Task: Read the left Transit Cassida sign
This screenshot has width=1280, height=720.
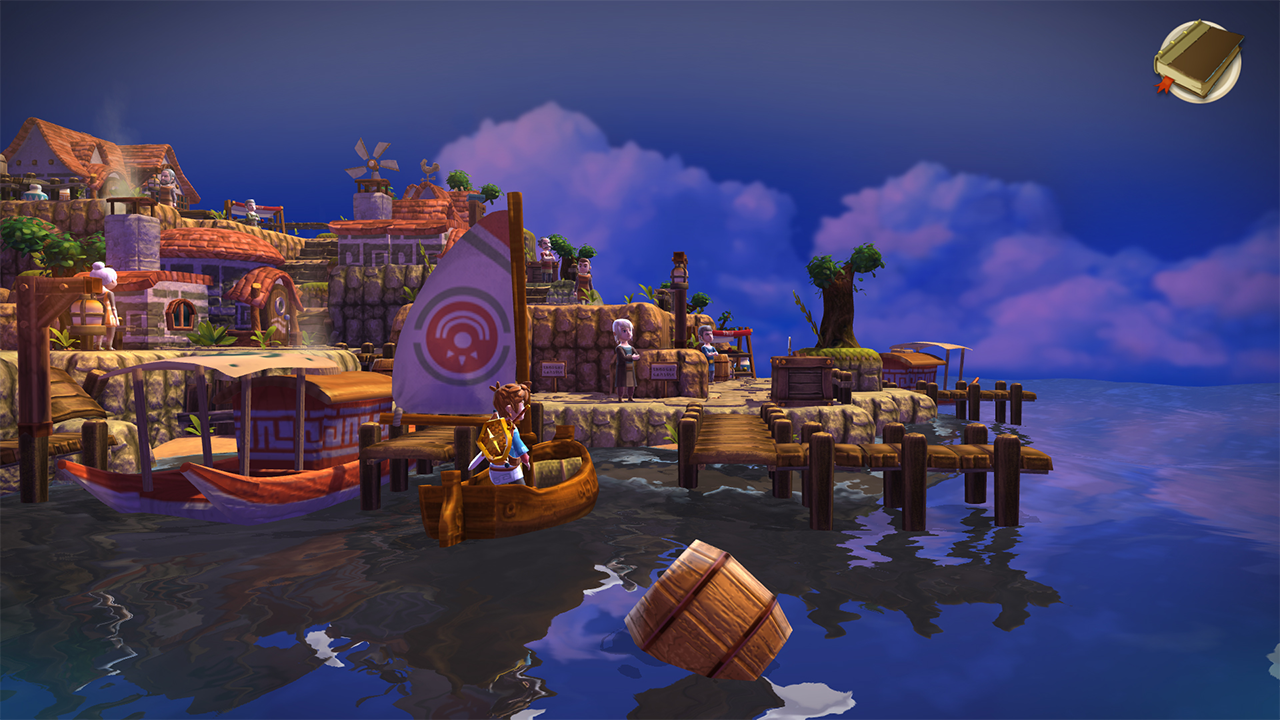Action: click(553, 369)
